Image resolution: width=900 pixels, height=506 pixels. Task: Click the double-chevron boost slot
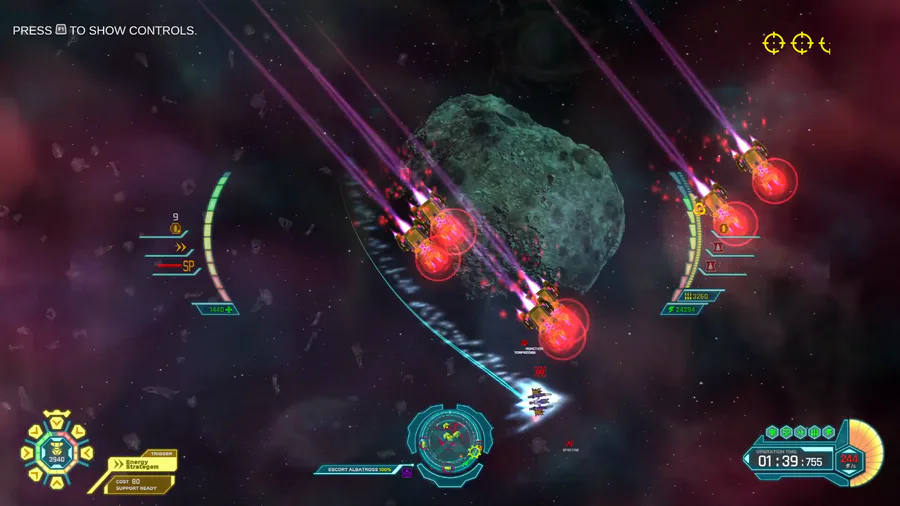(x=181, y=247)
